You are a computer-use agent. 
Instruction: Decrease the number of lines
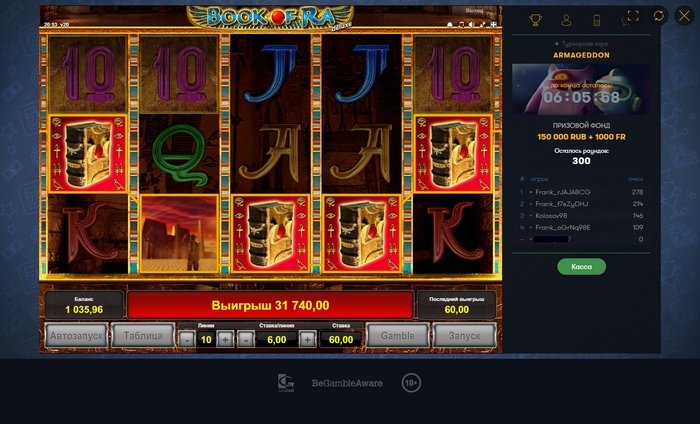tap(187, 339)
